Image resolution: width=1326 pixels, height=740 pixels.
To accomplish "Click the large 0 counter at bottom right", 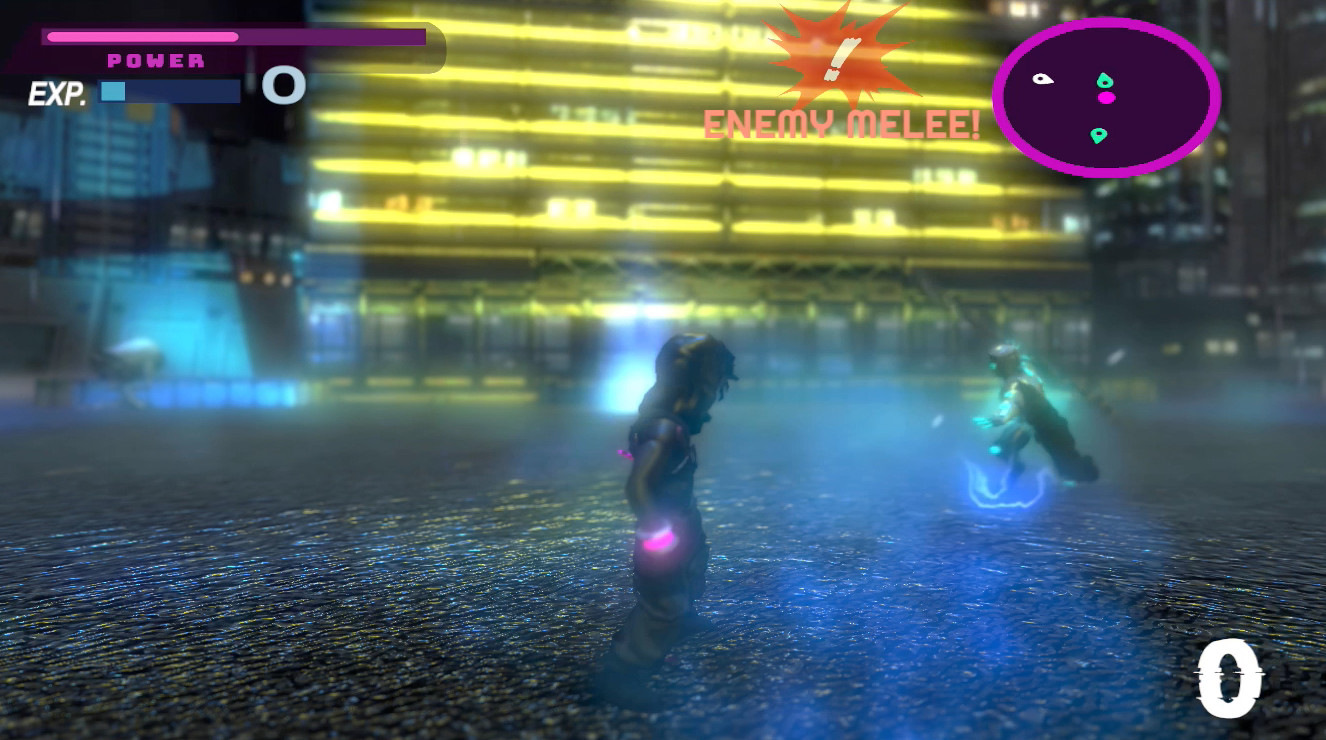I will (1228, 677).
